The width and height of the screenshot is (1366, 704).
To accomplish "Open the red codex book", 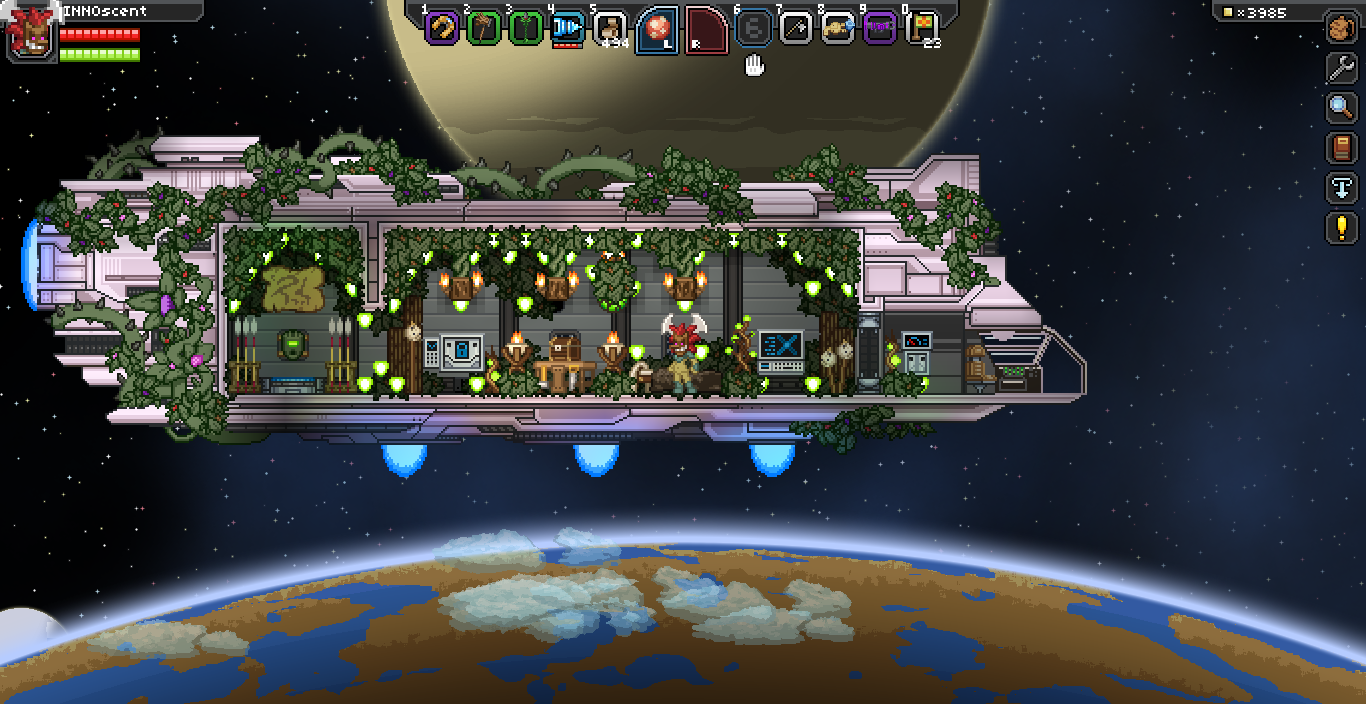I will tap(1341, 148).
